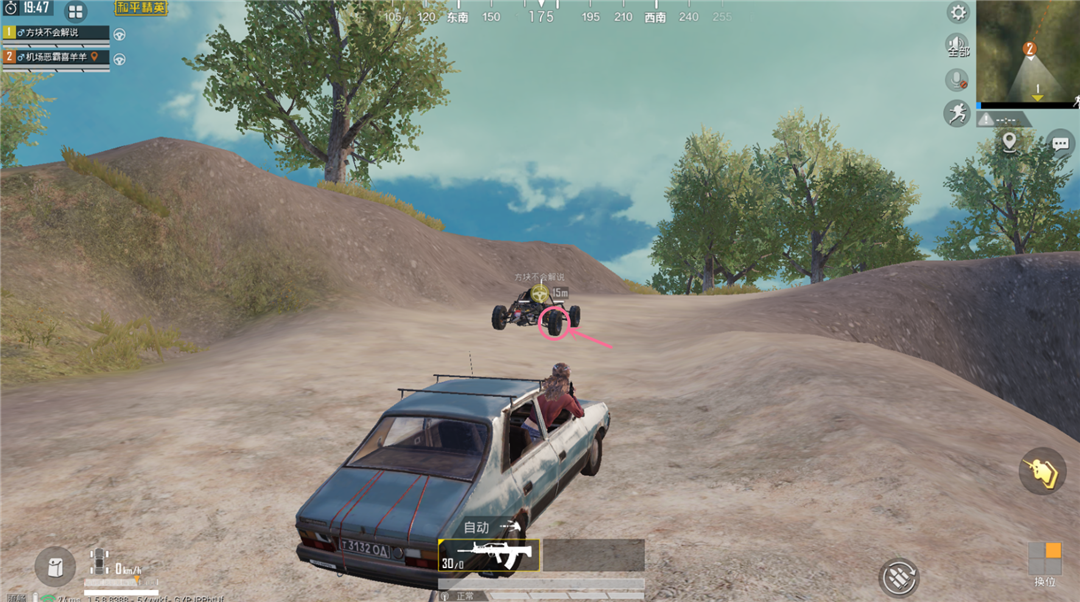Tap the fuel canister icon

[55, 566]
